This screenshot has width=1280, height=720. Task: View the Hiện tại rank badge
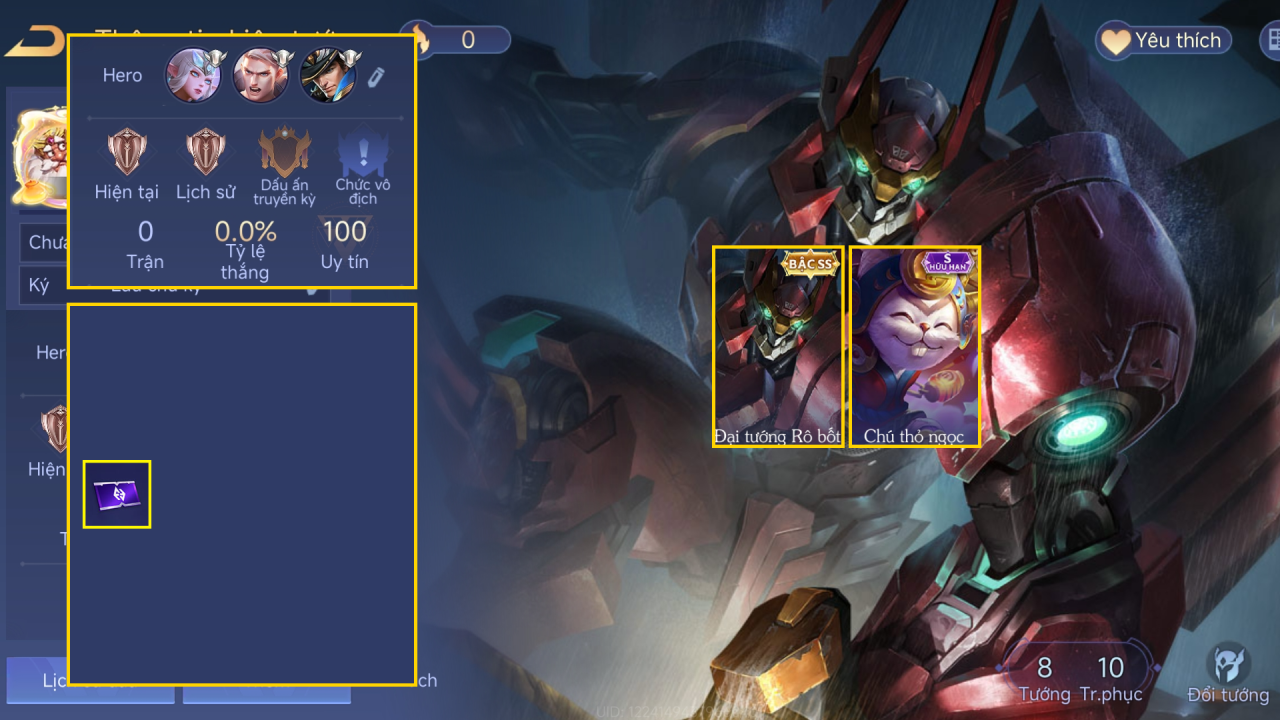(127, 153)
